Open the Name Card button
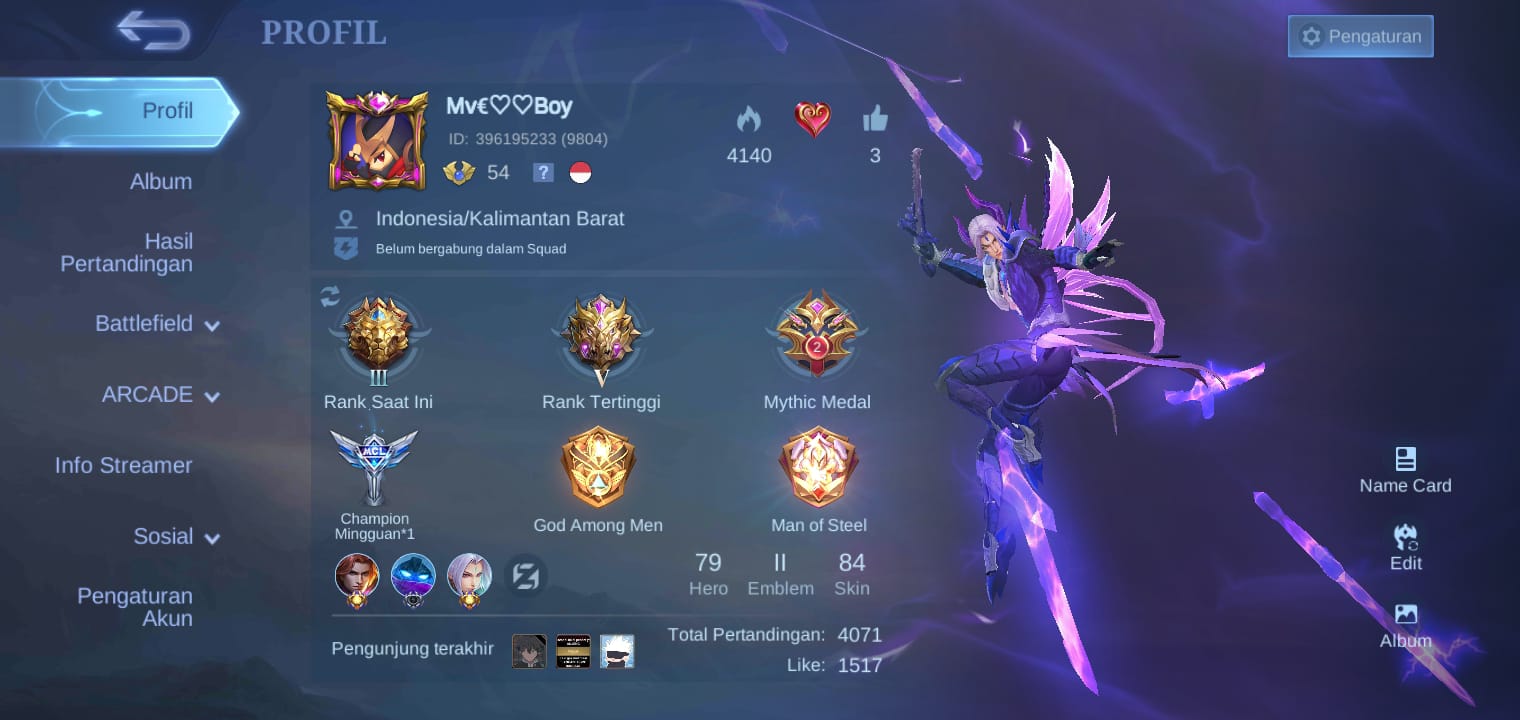 (1405, 470)
